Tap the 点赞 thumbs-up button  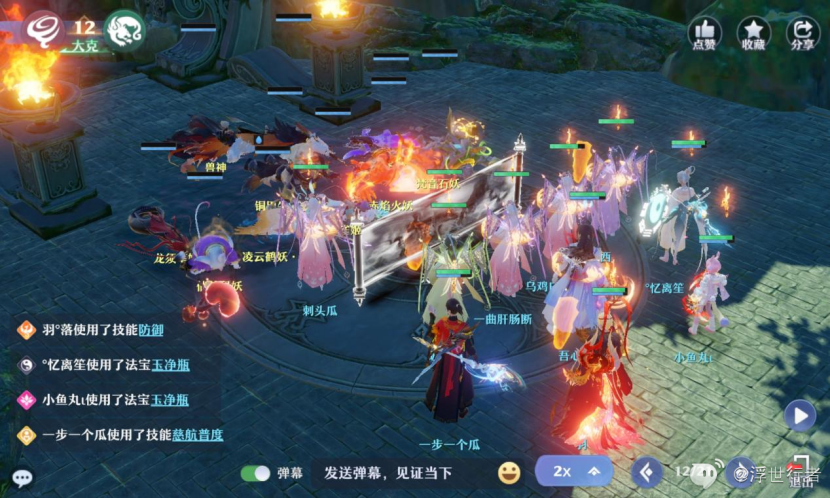[704, 34]
